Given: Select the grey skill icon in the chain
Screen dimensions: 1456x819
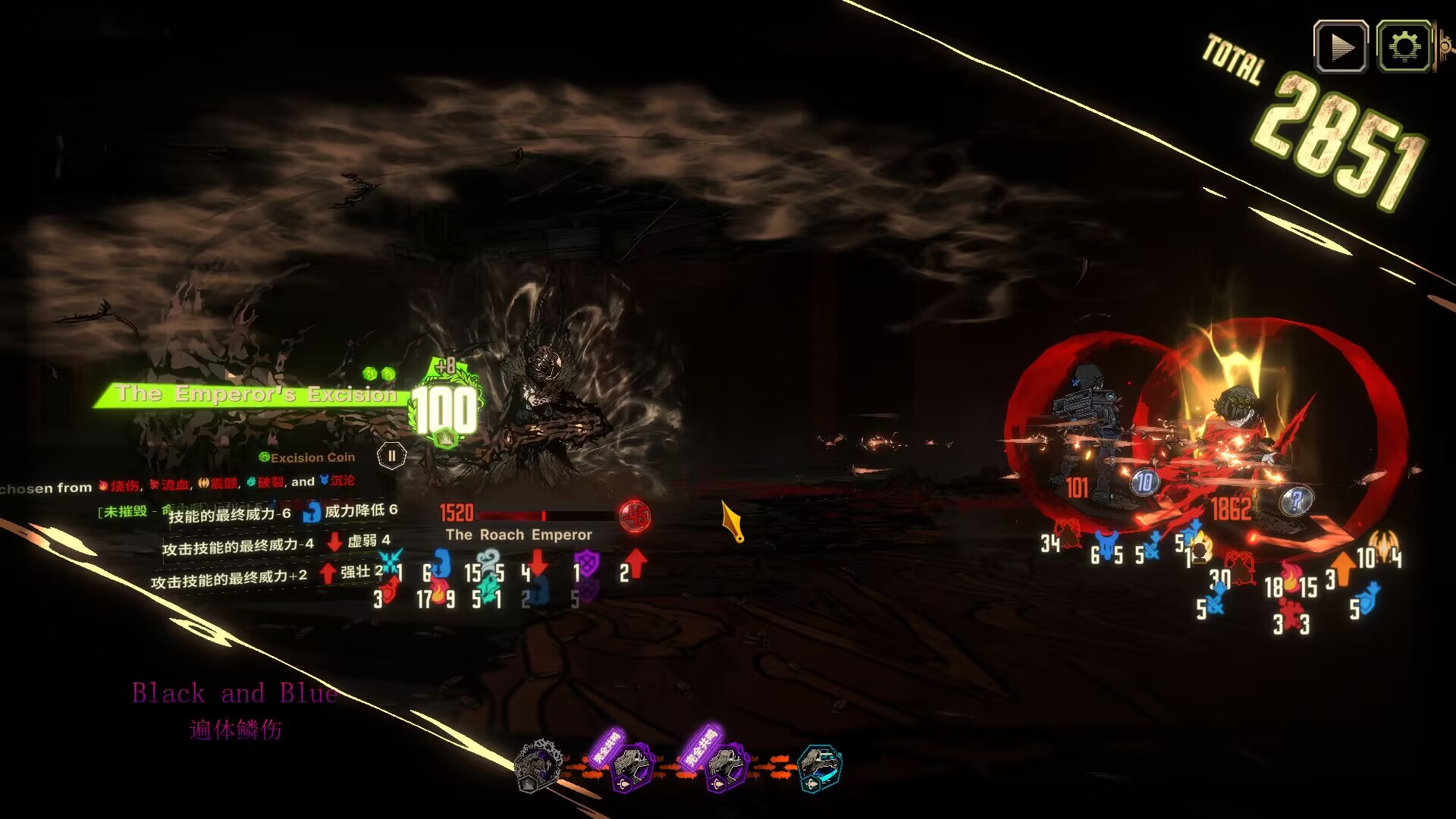Looking at the screenshot, I should [538, 766].
